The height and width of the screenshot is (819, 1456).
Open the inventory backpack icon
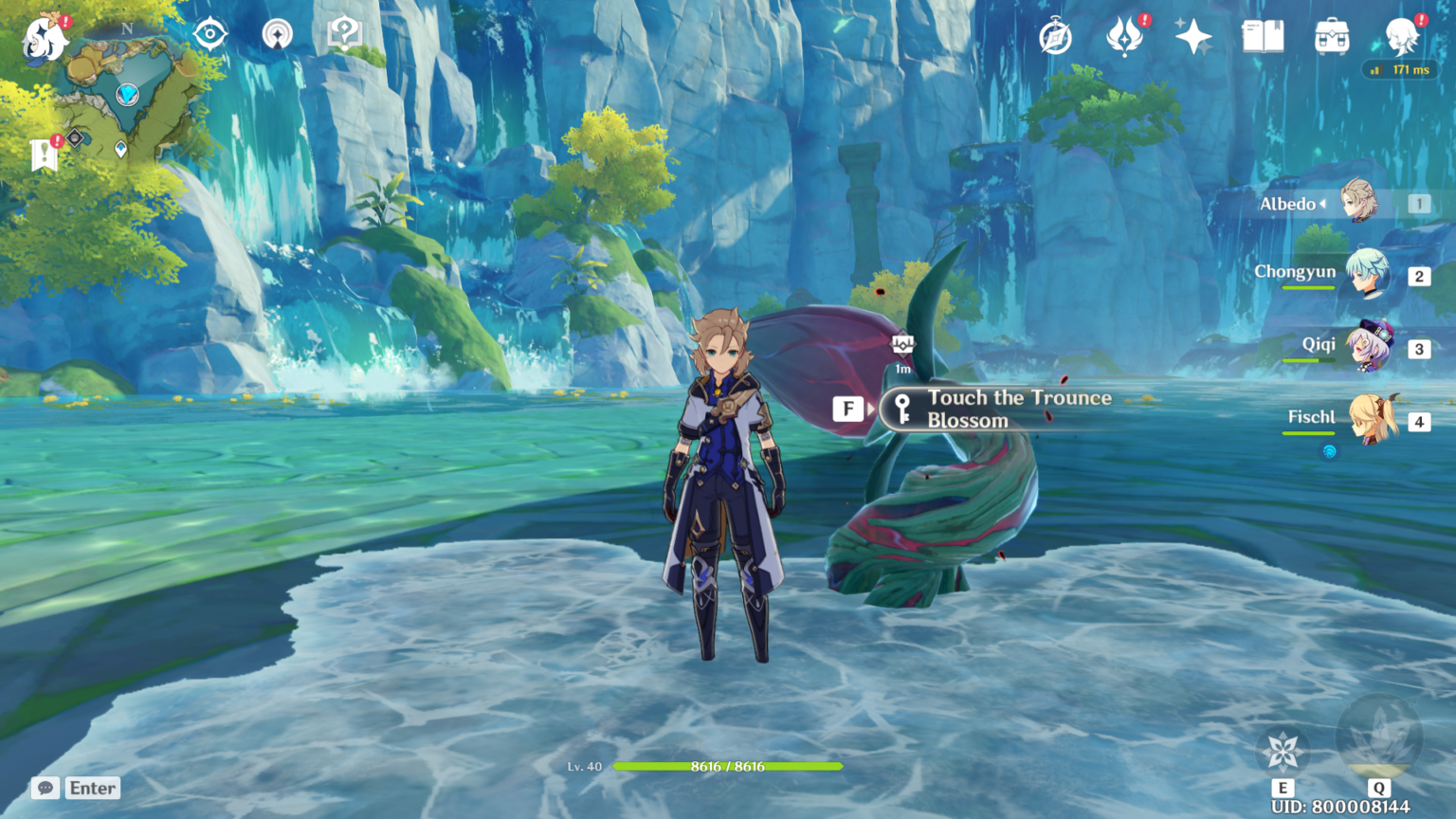(1332, 38)
